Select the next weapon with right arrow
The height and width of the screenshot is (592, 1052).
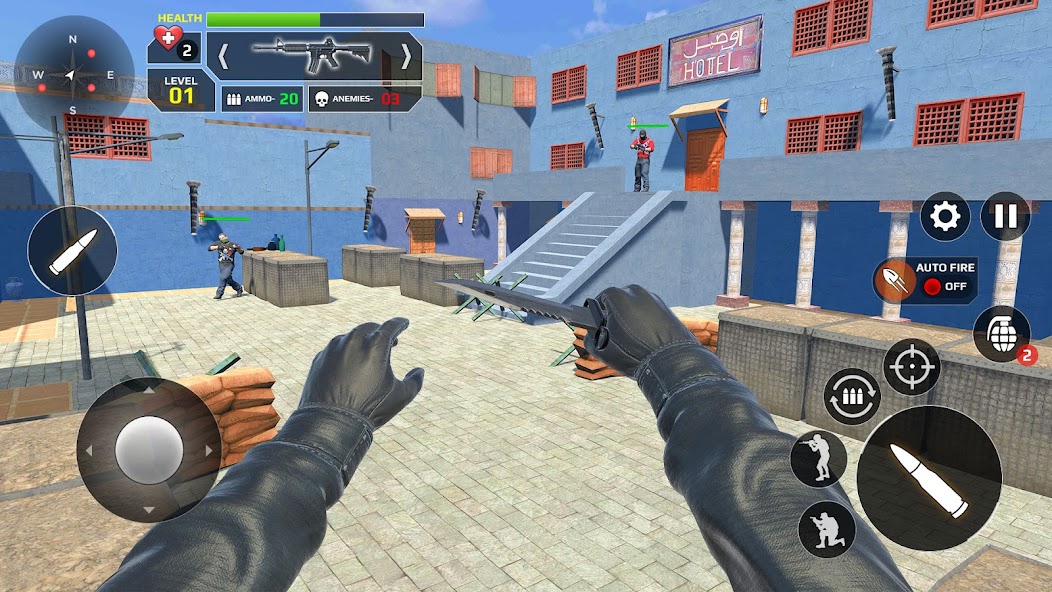coord(405,56)
